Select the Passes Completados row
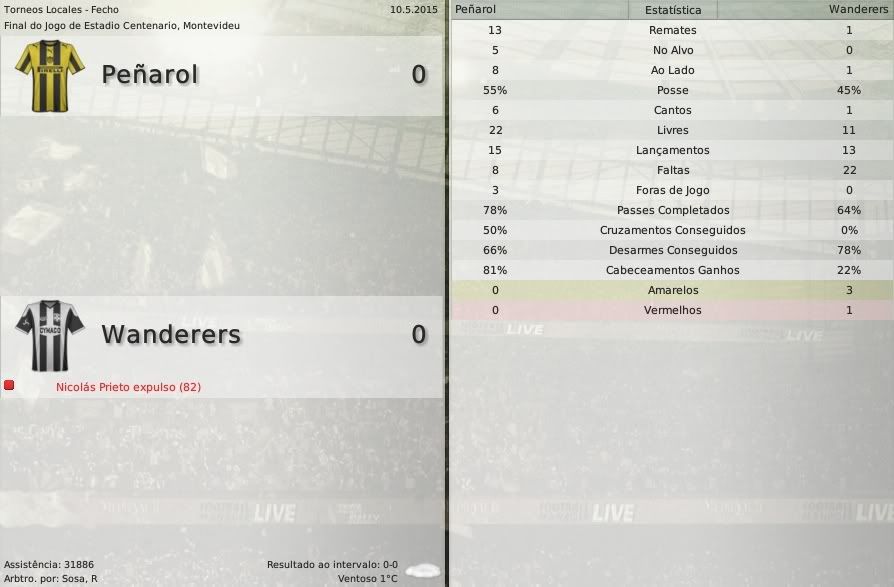The height and width of the screenshot is (587, 894). (672, 210)
